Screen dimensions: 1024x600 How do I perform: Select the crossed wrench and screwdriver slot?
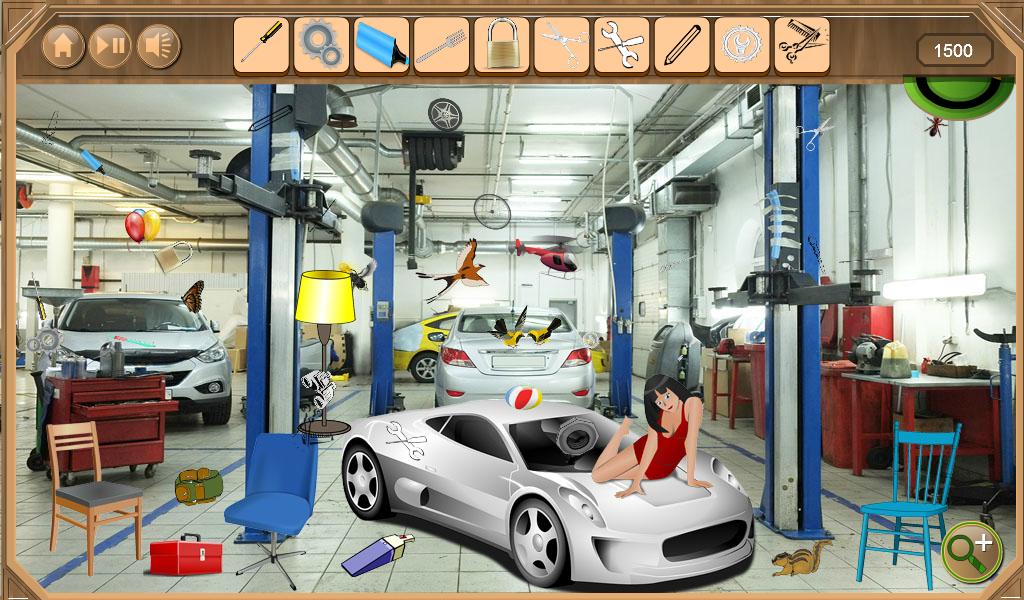click(x=621, y=45)
